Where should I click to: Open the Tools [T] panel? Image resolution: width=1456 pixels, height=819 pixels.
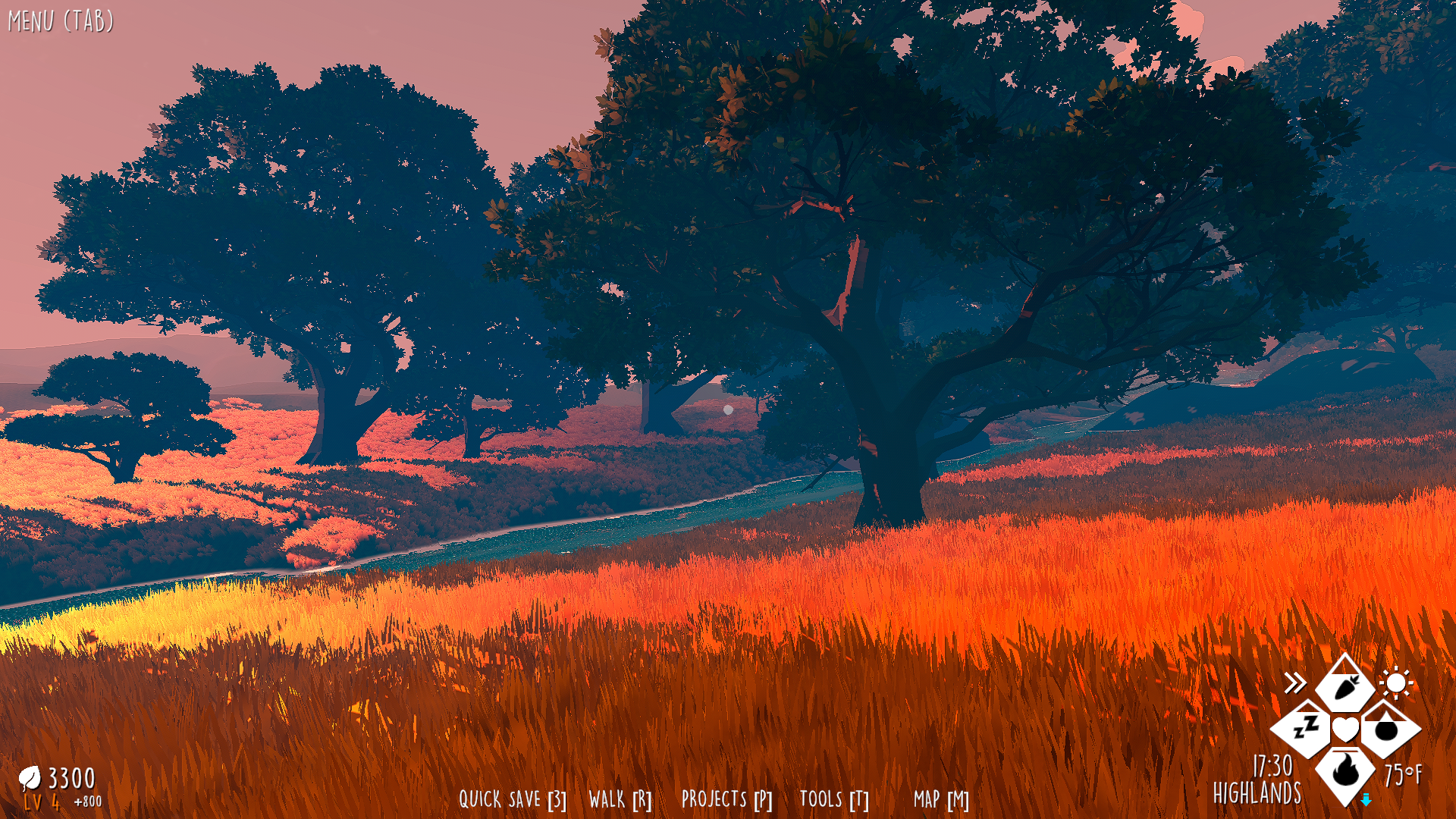click(833, 799)
